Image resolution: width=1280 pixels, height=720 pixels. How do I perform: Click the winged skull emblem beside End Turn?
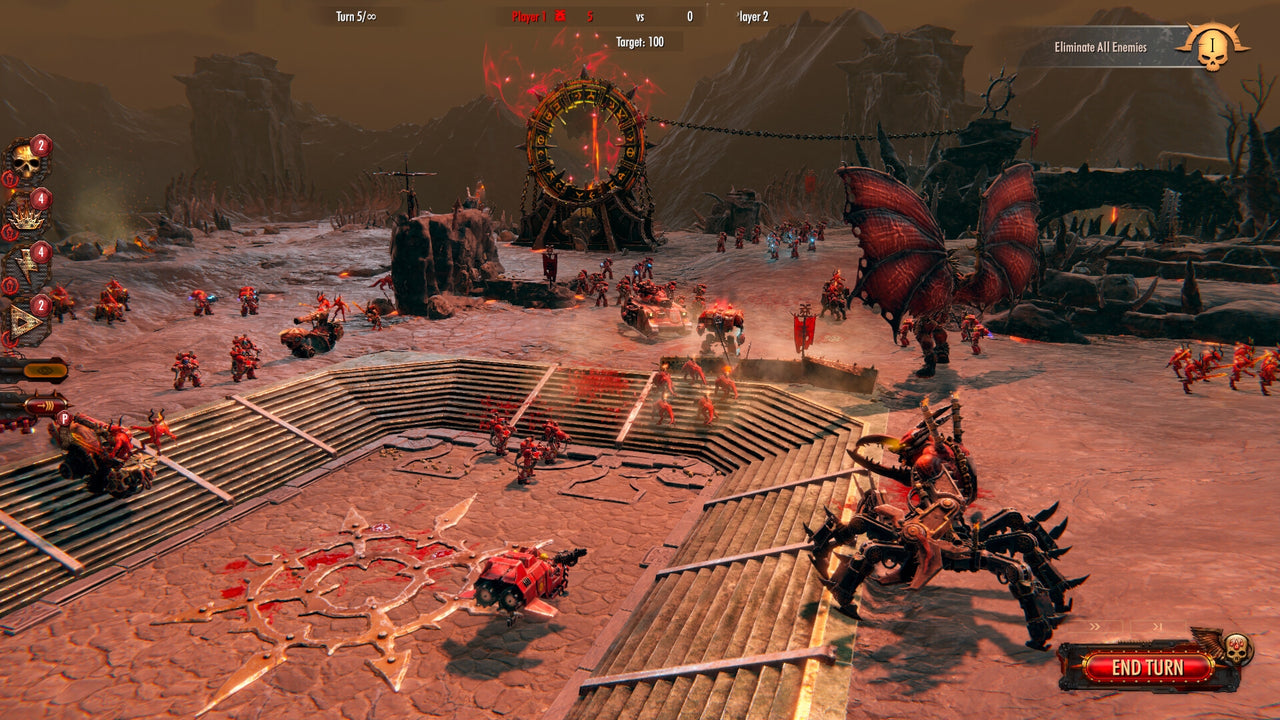point(1236,648)
